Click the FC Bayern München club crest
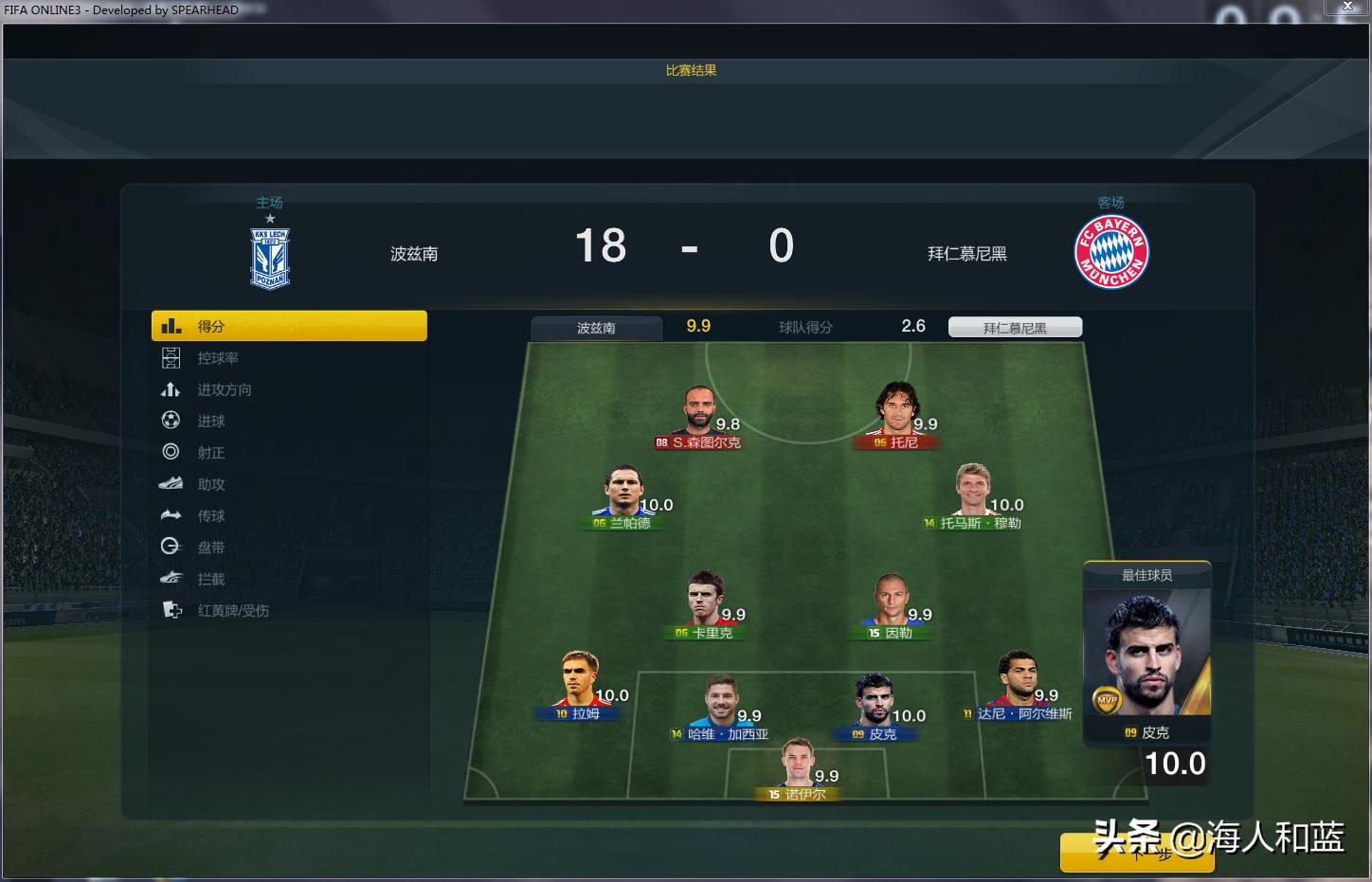Screen dimensions: 1372x882 click(1110, 251)
